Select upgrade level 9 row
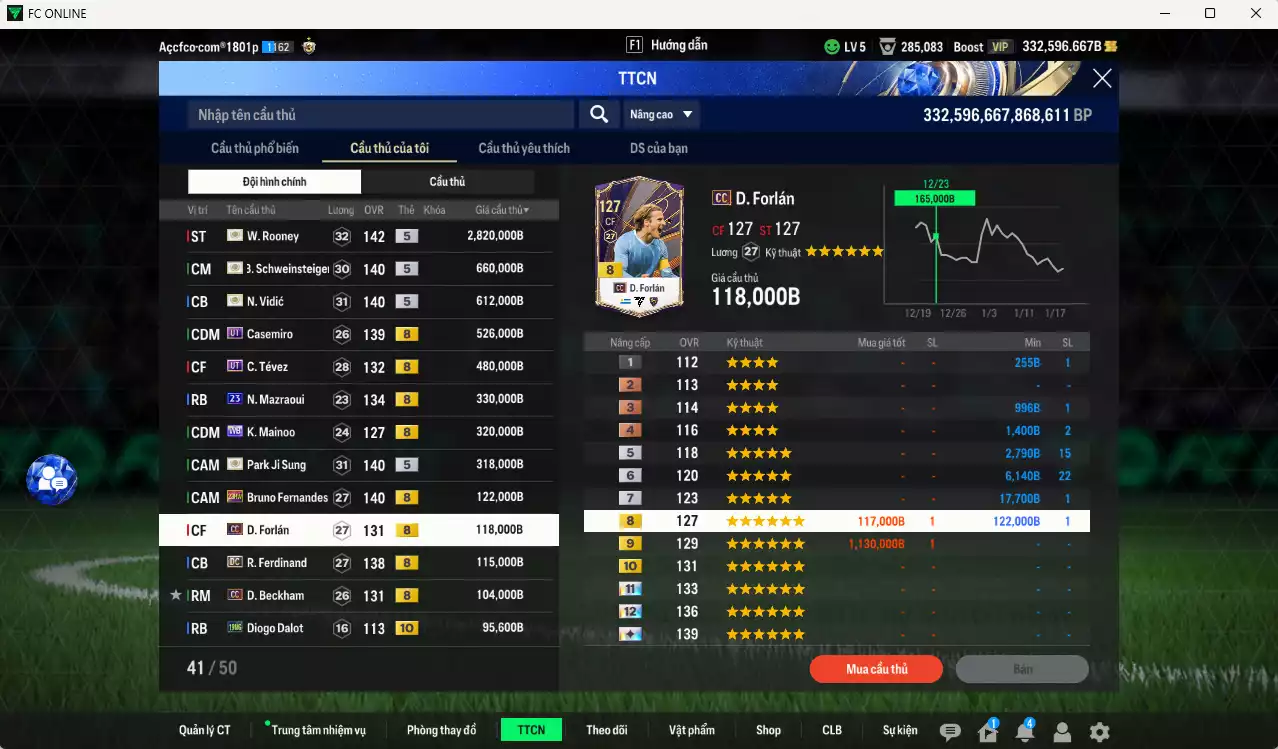Viewport: 1278px width, 749px height. click(836, 544)
